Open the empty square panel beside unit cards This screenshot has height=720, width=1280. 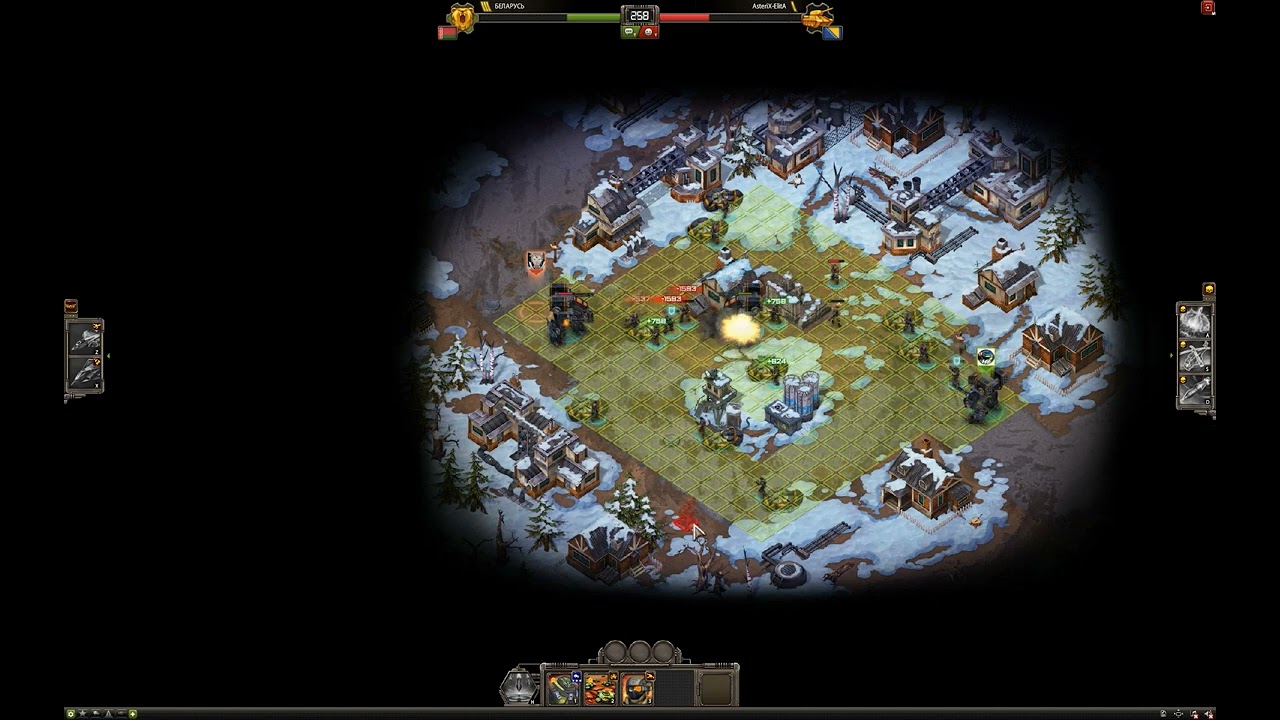pos(716,688)
